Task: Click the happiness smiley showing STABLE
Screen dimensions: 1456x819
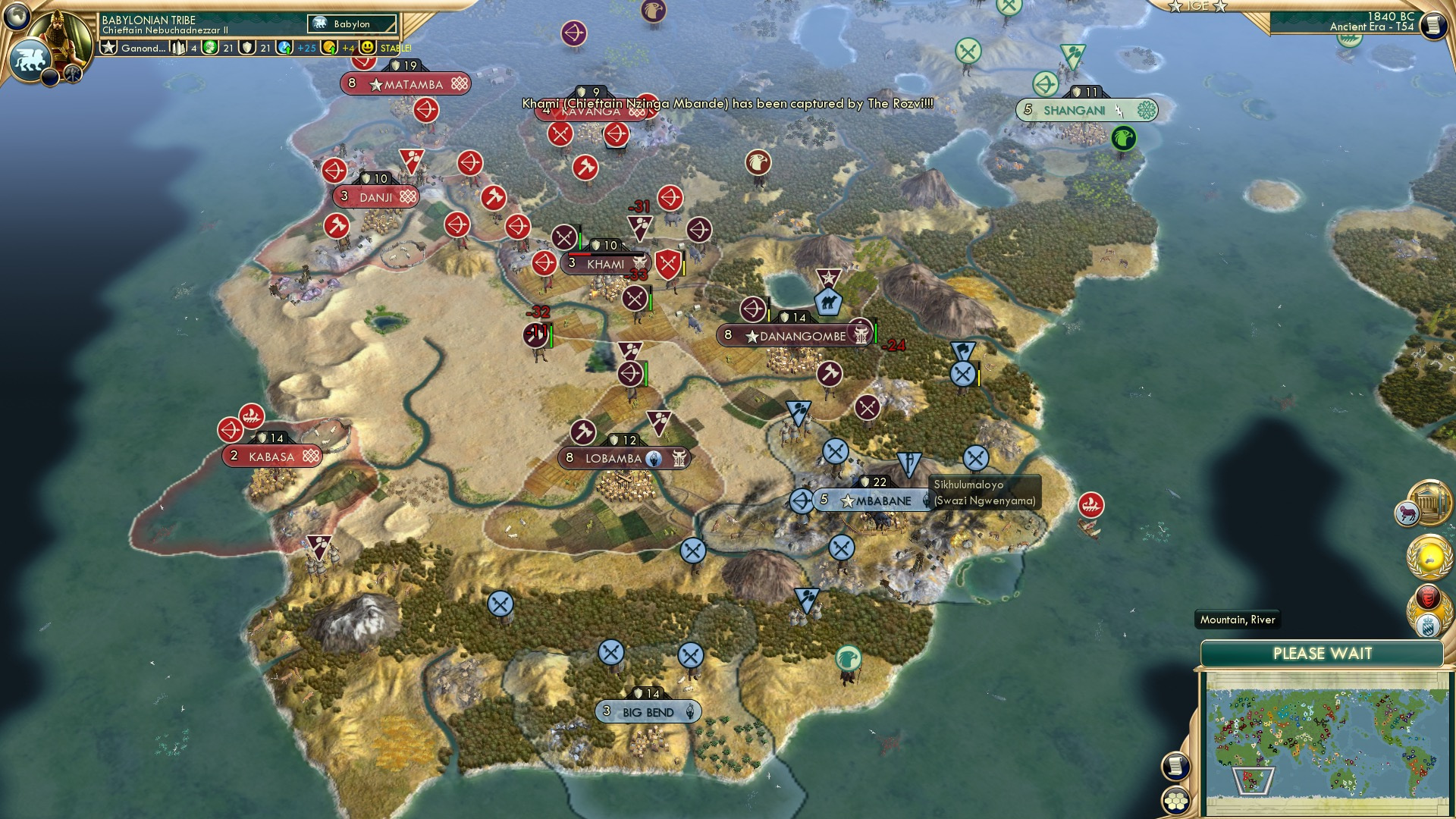Action: 367,47
